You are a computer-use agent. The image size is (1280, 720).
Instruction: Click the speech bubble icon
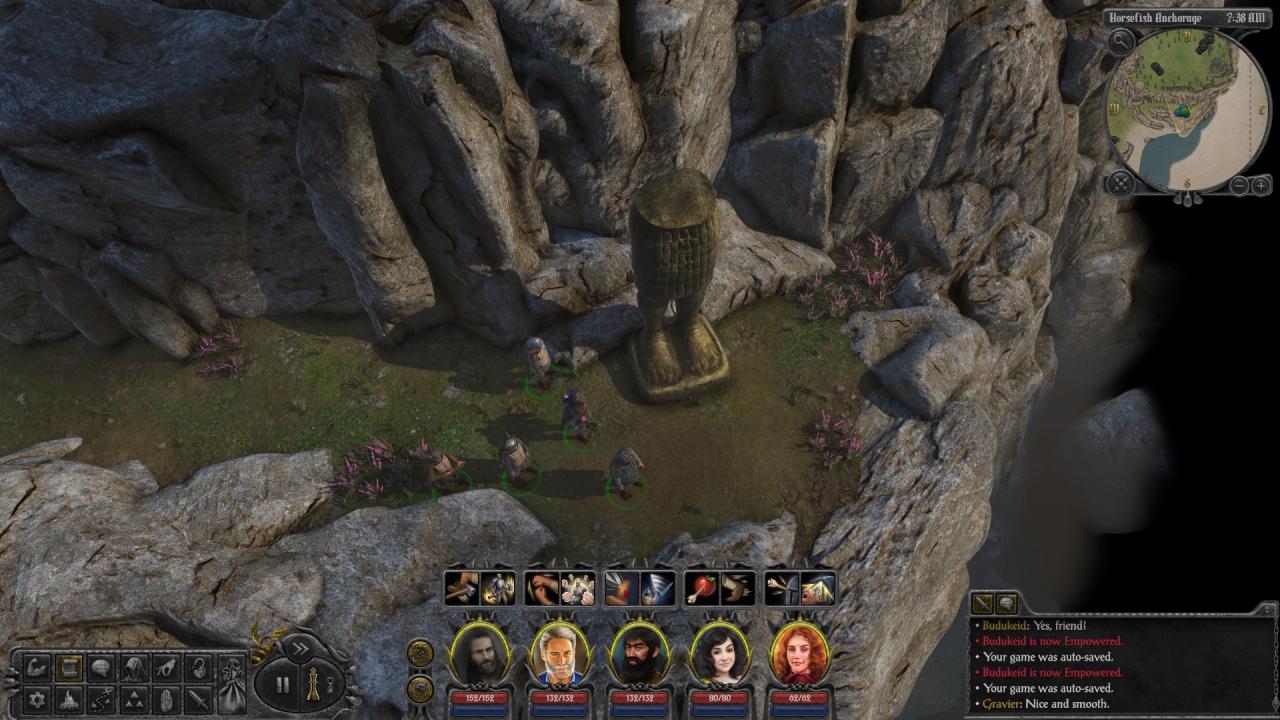tap(101, 667)
